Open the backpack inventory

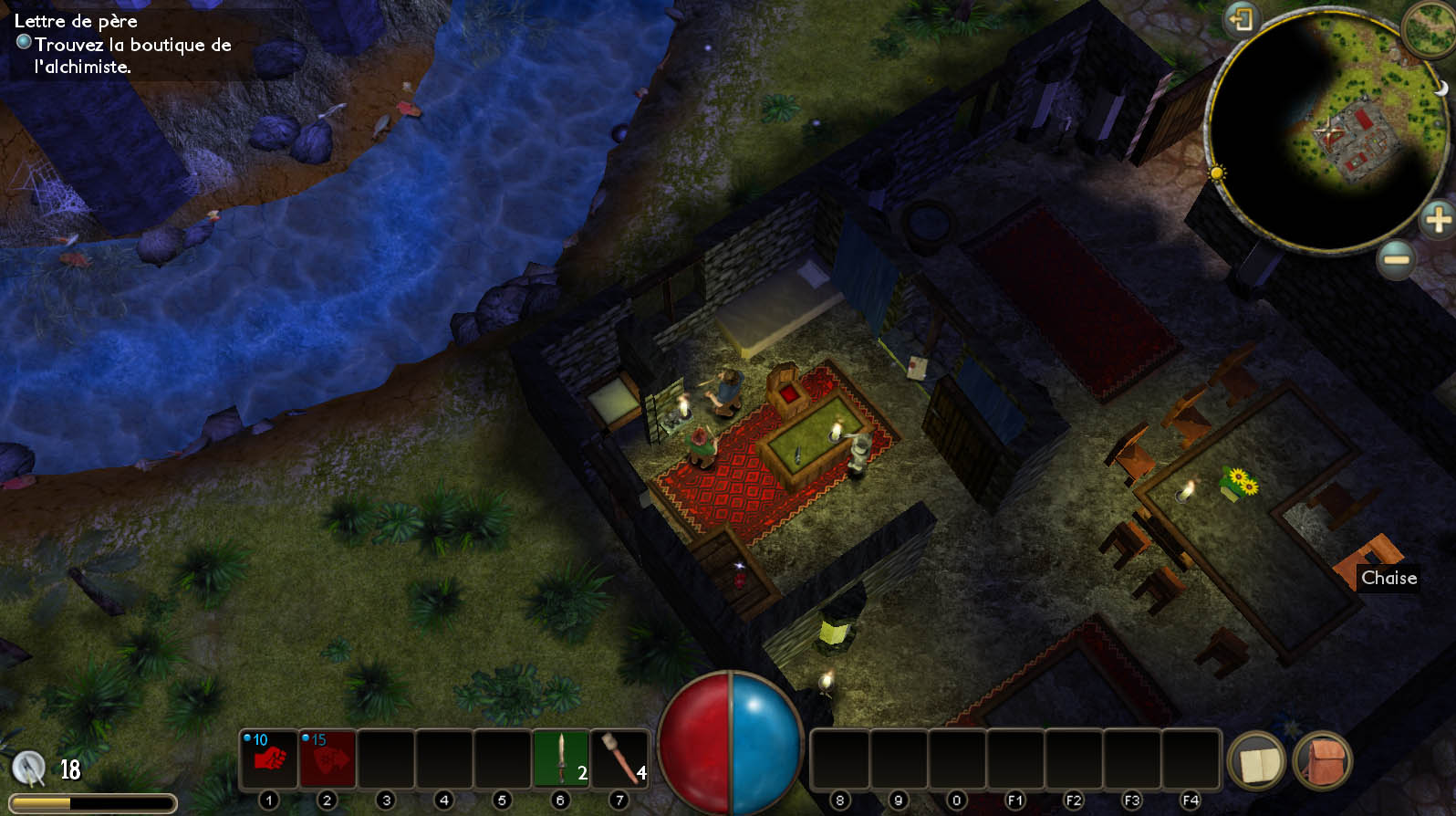coord(1322,761)
